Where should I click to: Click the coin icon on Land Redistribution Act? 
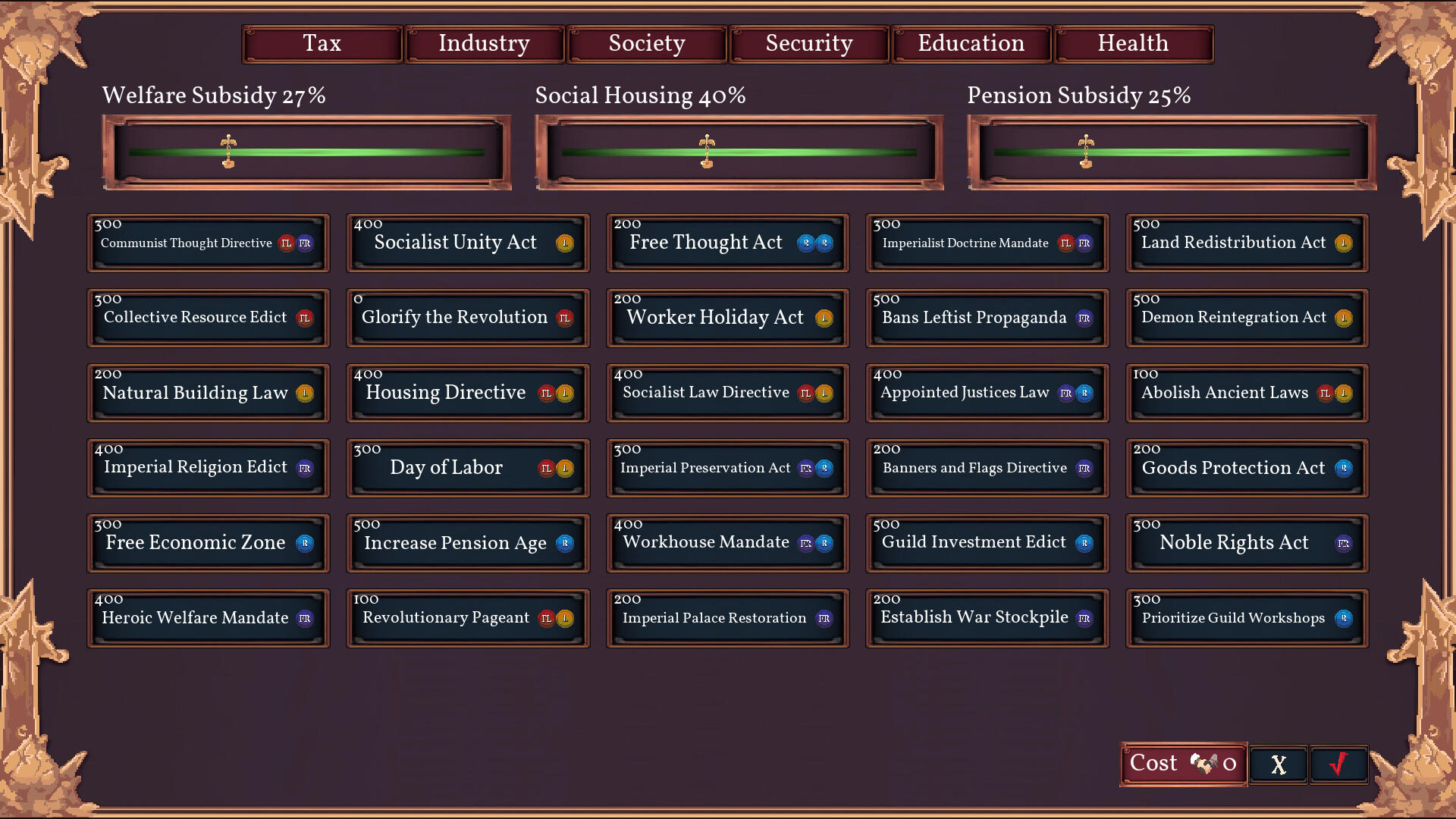click(1345, 243)
